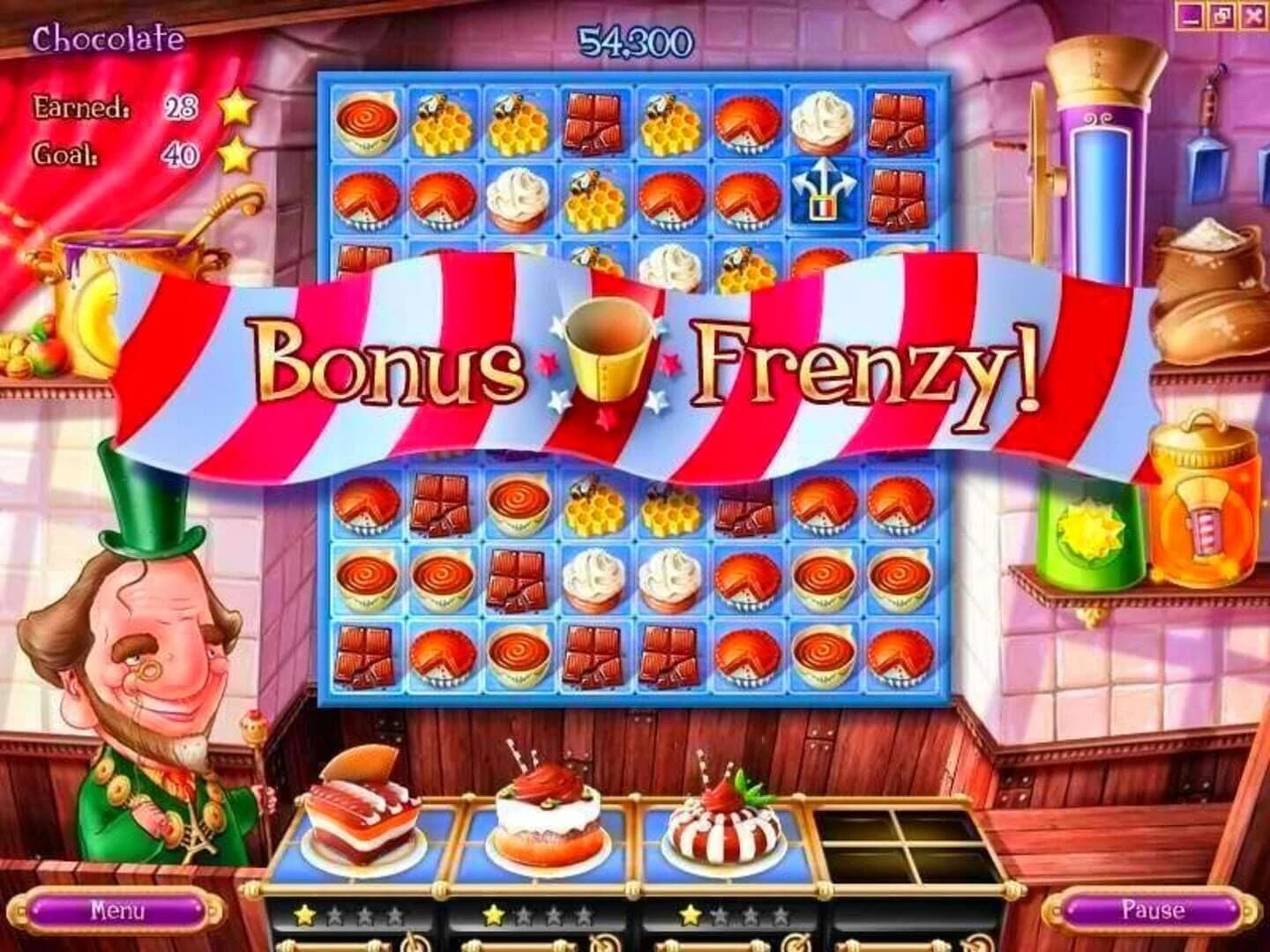Click the score display showing 54,300
The image size is (1270, 952).
[634, 38]
